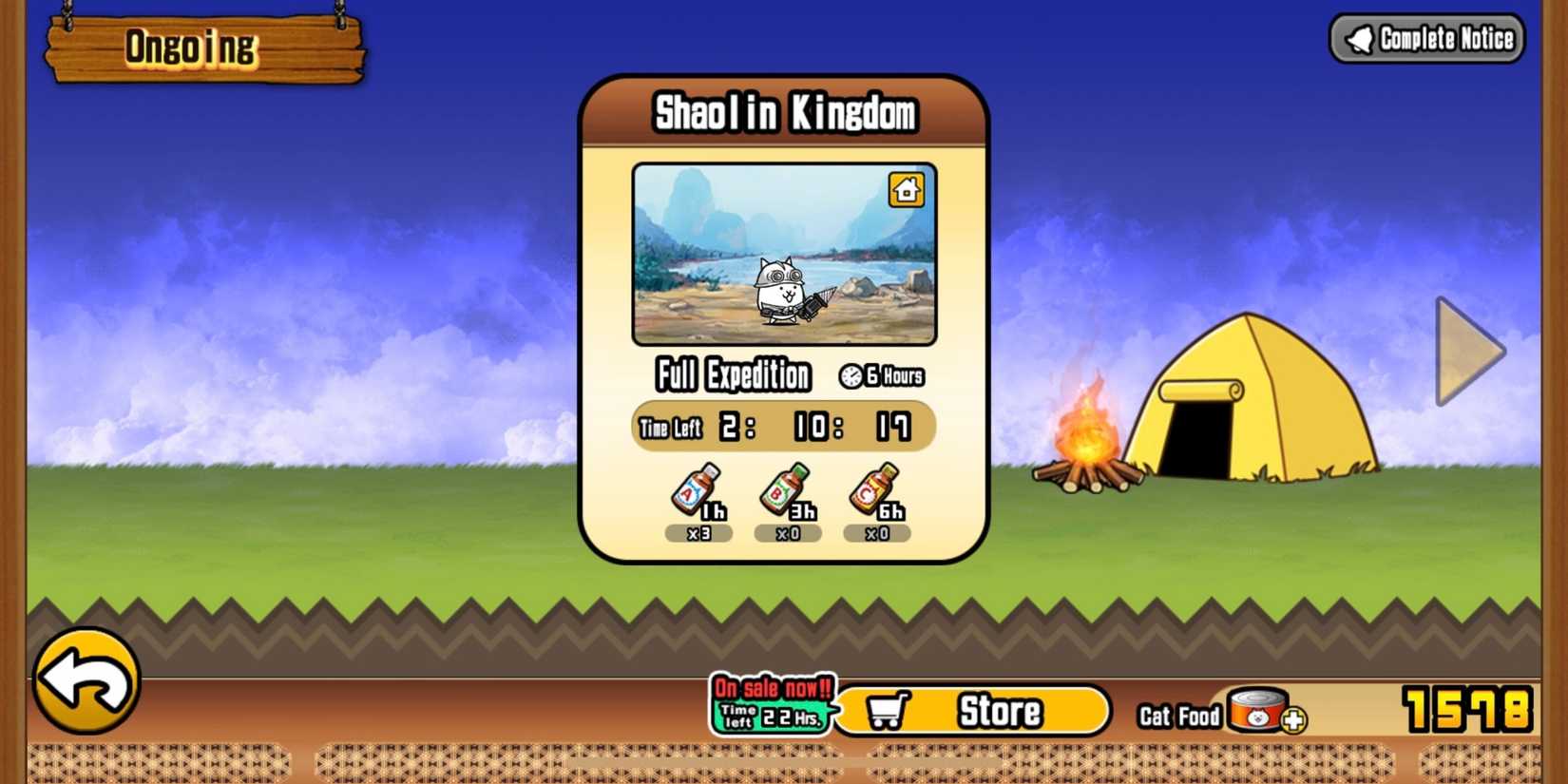The height and width of the screenshot is (784, 1568).
Task: Click the megaphone icon on Complete Notice
Action: pyautogui.click(x=1361, y=38)
